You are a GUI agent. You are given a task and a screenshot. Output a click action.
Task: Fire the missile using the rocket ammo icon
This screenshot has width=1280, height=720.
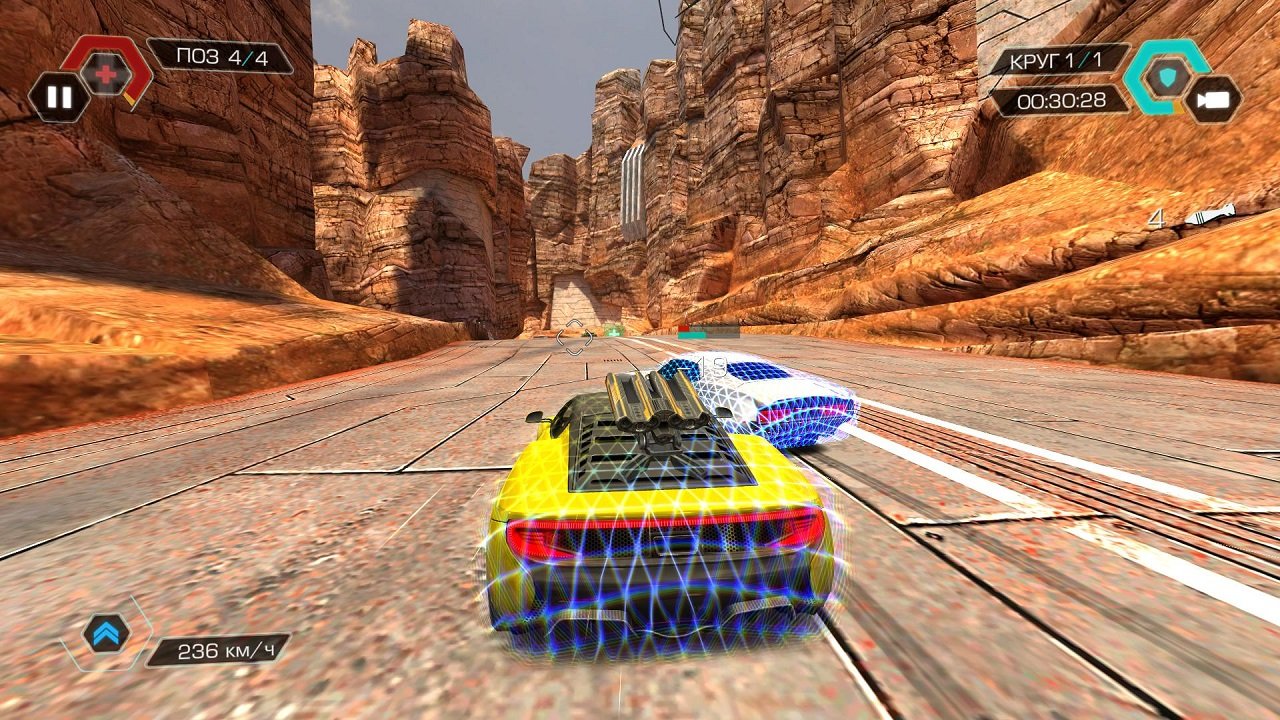tap(1210, 215)
